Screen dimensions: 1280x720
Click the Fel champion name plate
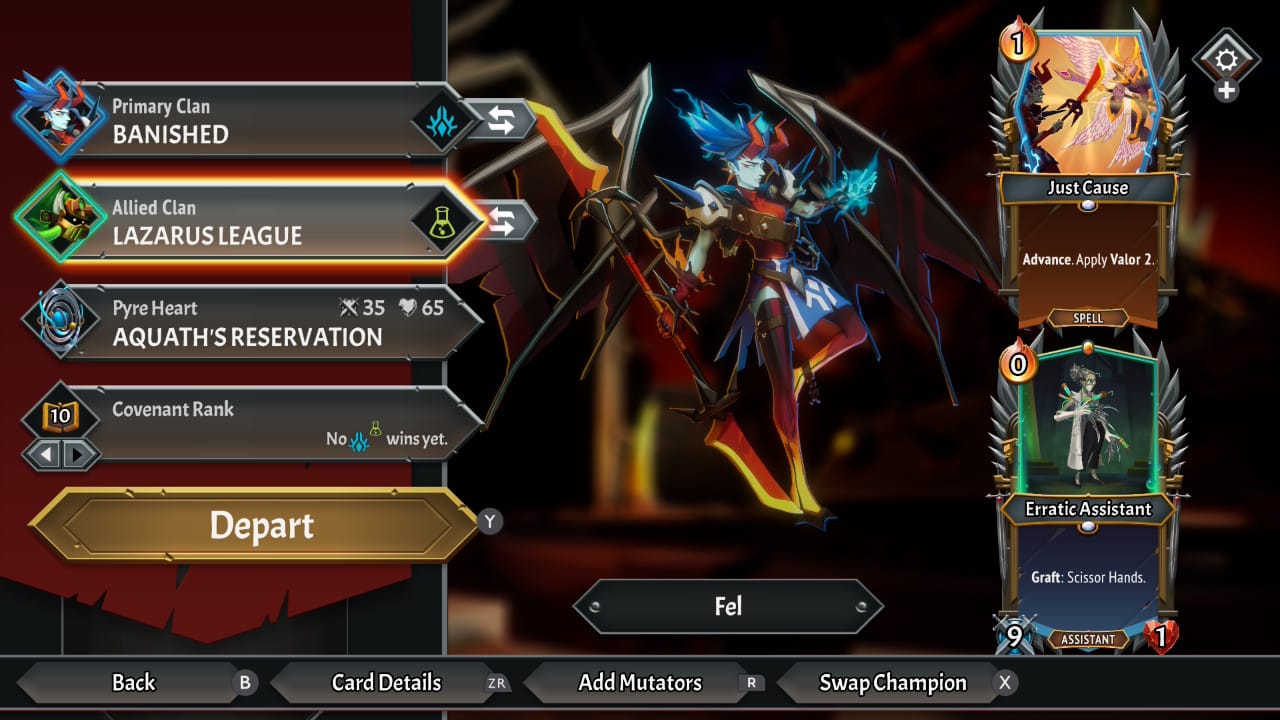coord(728,606)
